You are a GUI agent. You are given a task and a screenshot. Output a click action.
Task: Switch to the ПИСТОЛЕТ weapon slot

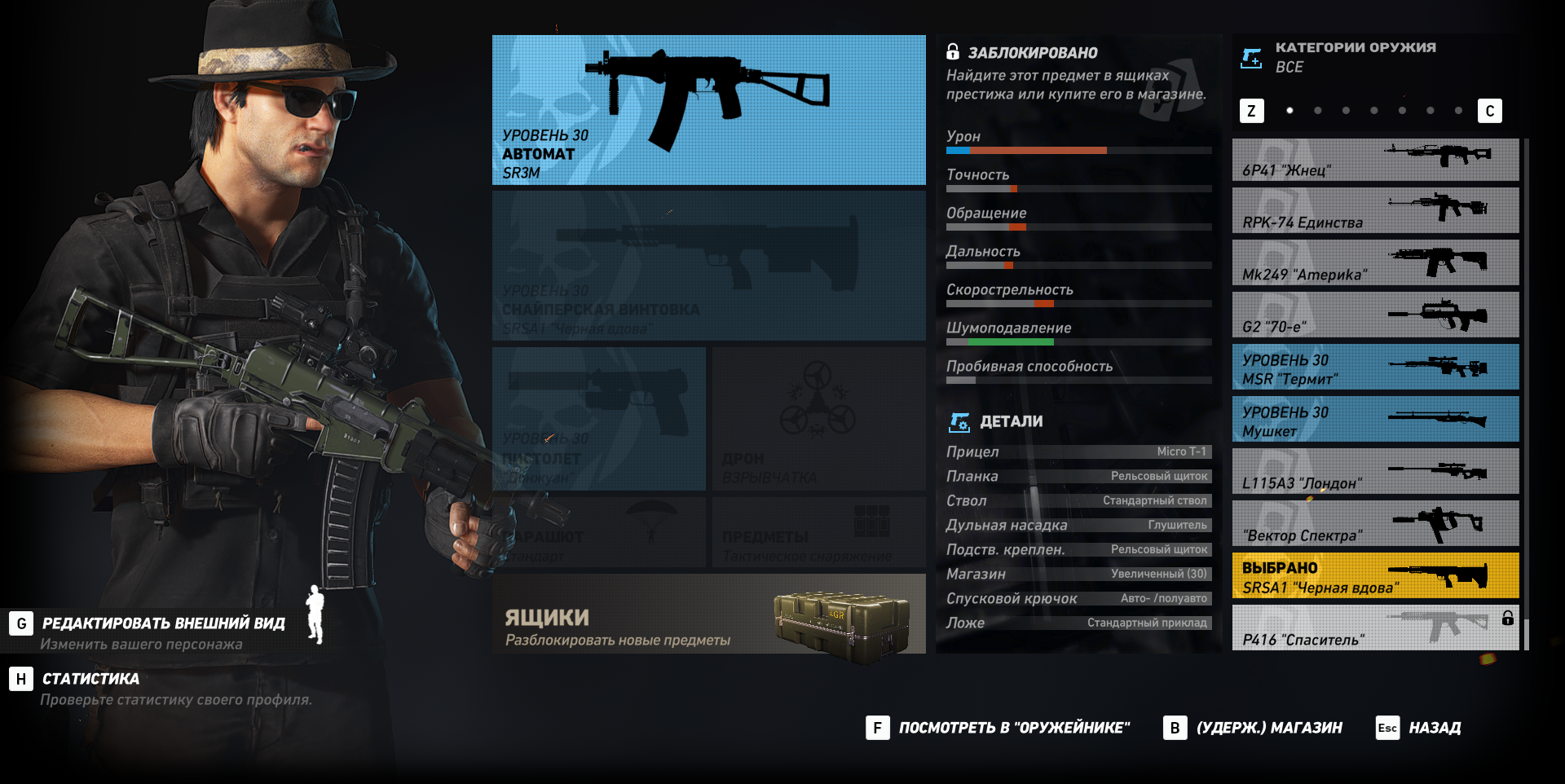[597, 418]
